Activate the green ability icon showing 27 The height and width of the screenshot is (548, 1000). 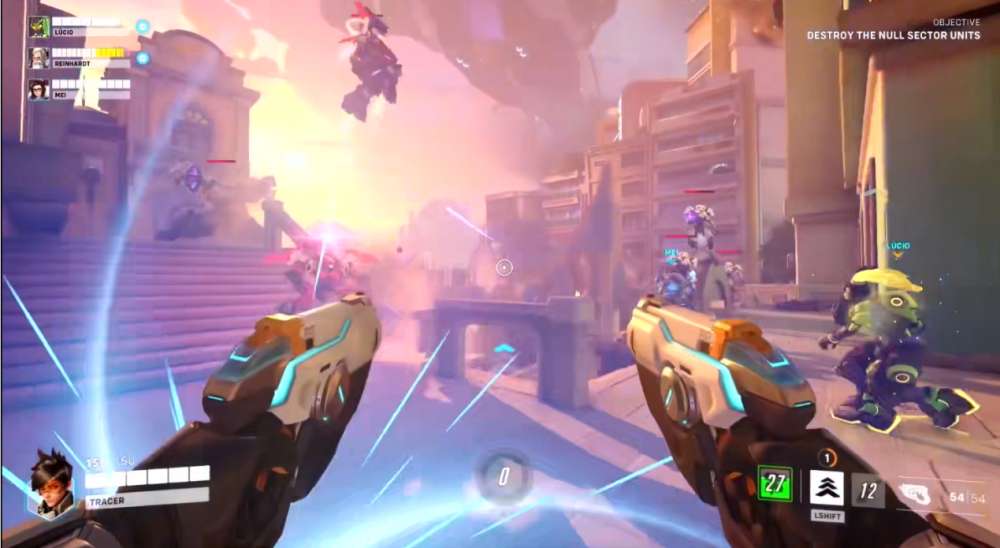click(774, 485)
